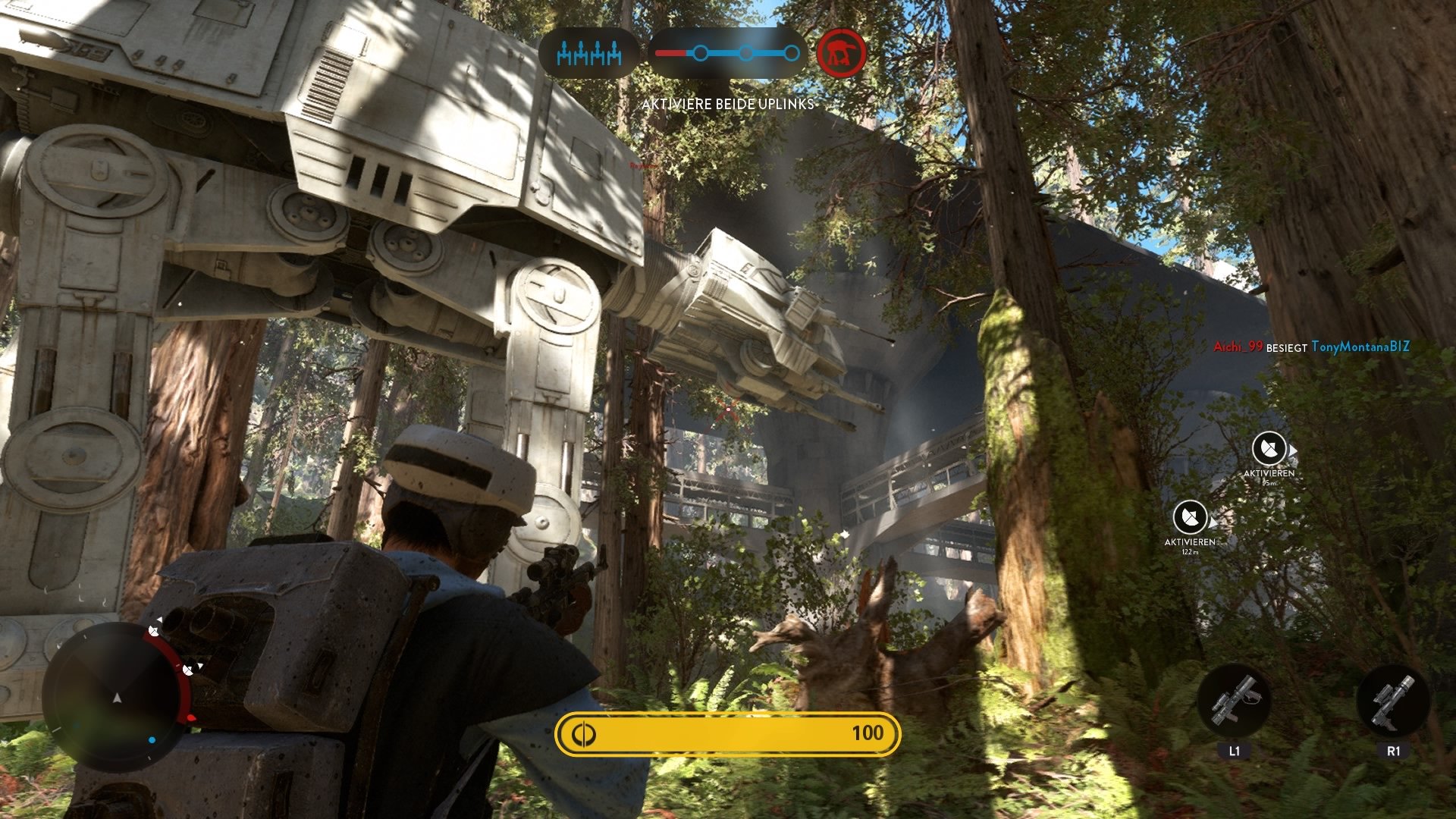Expand the arrow beside the 95 m AKTIVIEREN marker
The height and width of the screenshot is (819, 1456).
1292,449
